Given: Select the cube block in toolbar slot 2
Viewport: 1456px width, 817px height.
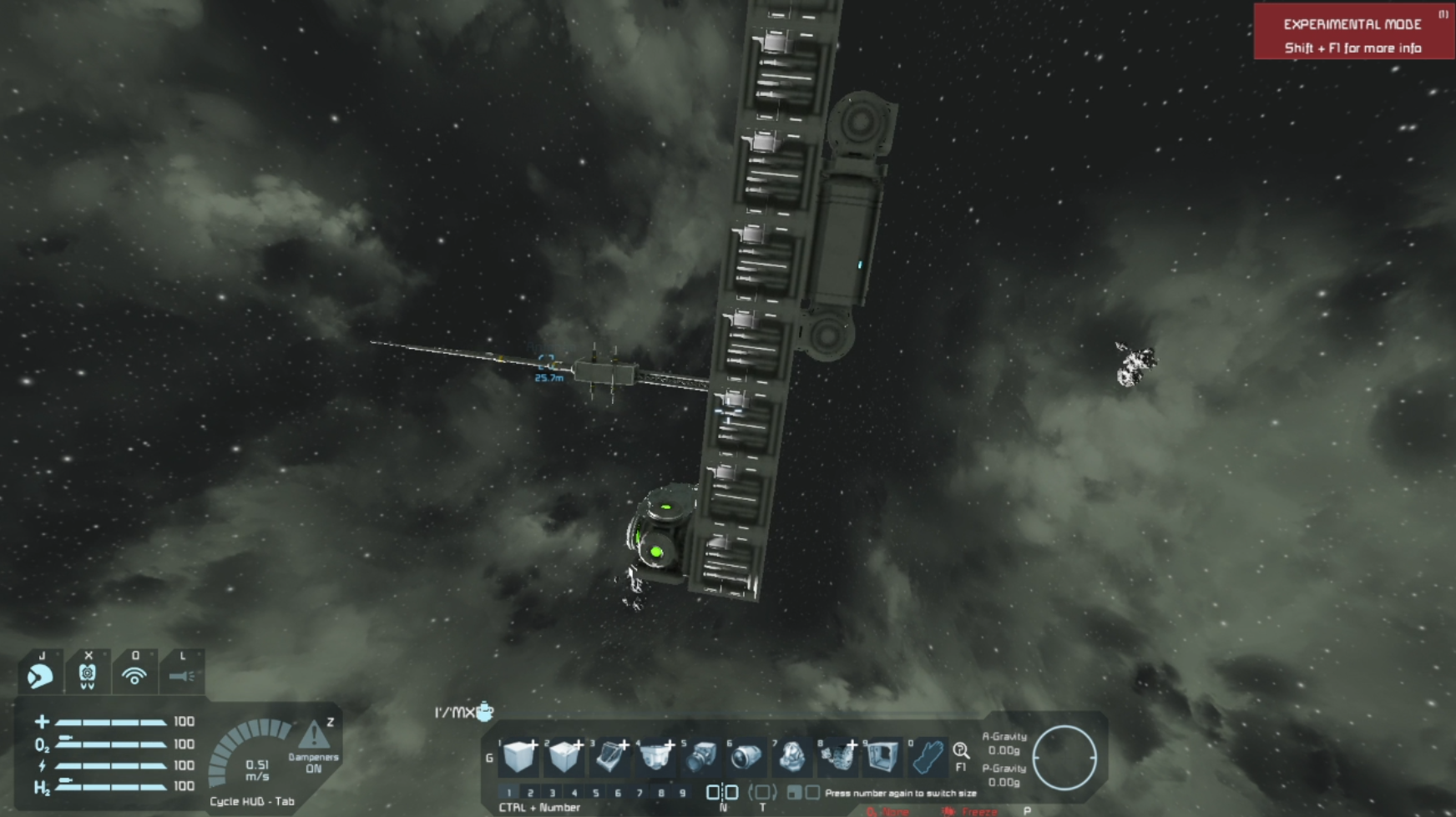Looking at the screenshot, I should click(x=564, y=757).
